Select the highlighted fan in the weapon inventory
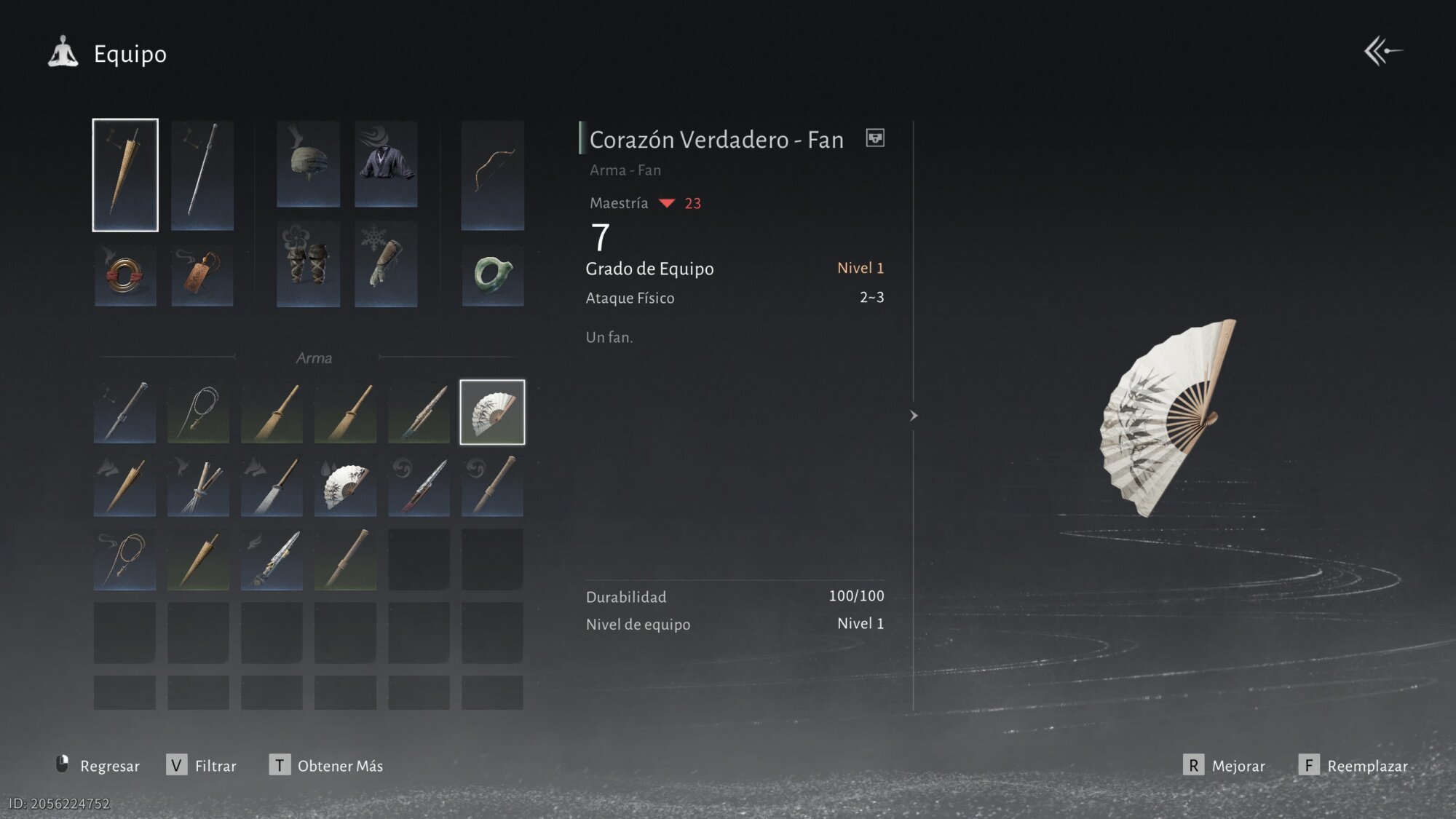The height and width of the screenshot is (819, 1456). (492, 412)
